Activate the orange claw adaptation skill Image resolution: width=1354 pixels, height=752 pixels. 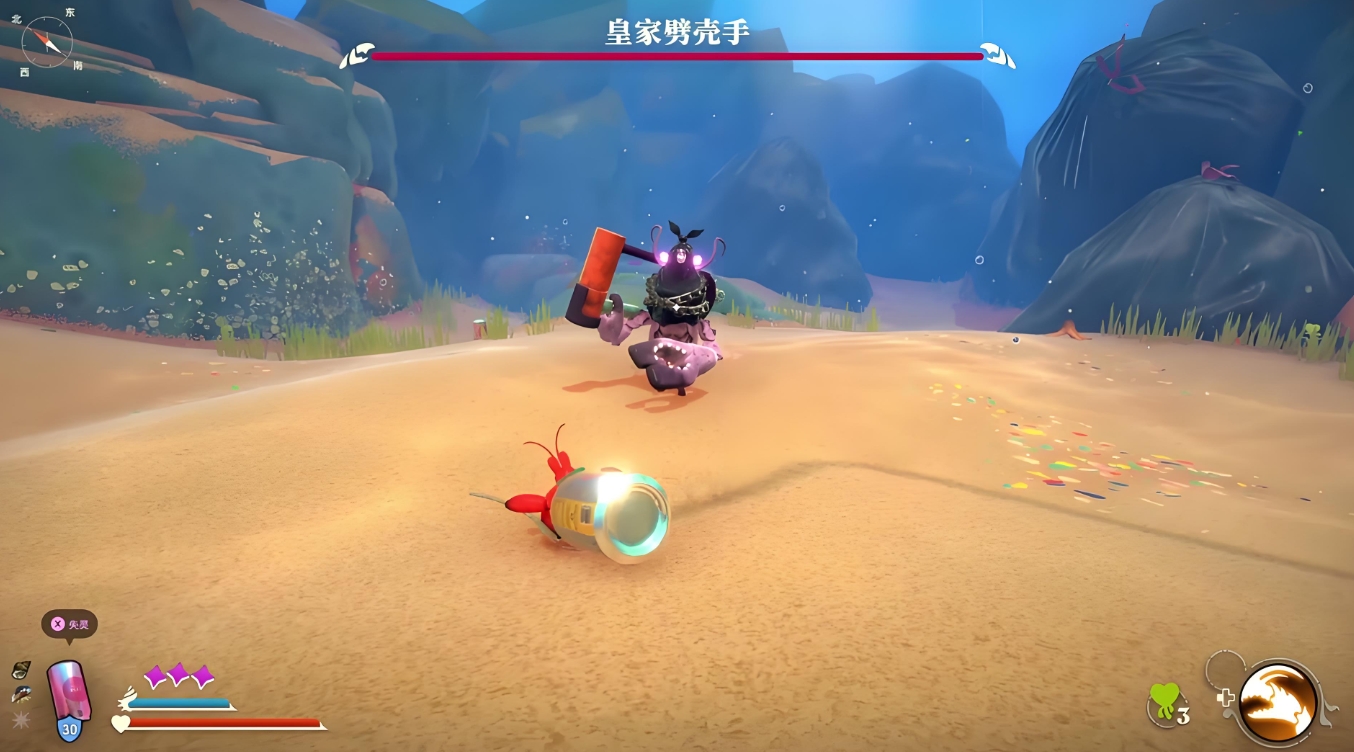[x=1278, y=703]
